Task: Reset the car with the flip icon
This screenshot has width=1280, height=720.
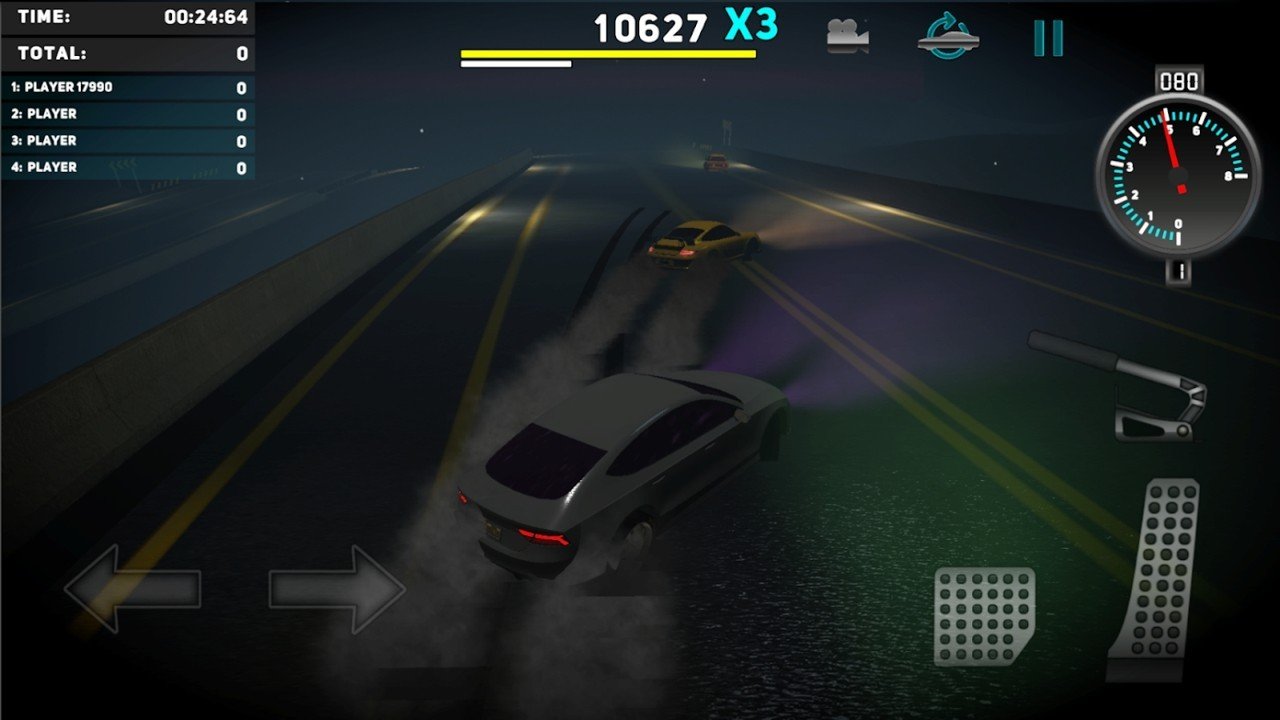Action: pos(947,36)
